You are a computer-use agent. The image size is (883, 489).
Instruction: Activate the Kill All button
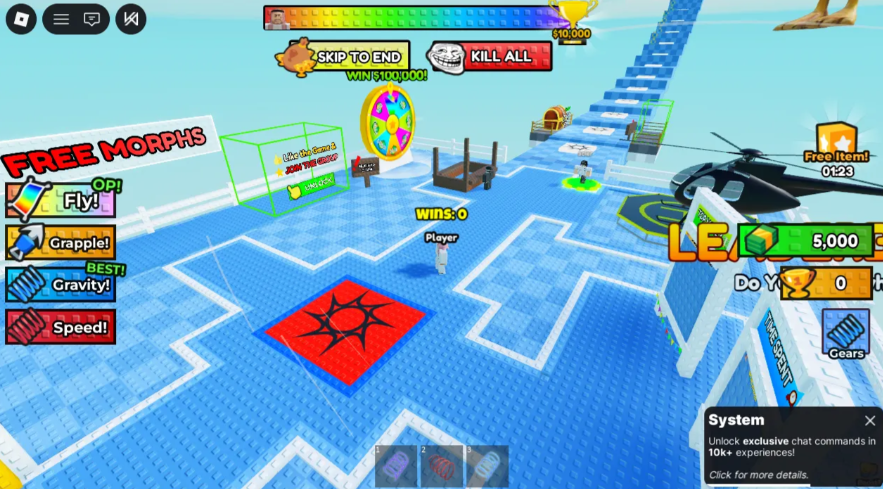coord(490,57)
